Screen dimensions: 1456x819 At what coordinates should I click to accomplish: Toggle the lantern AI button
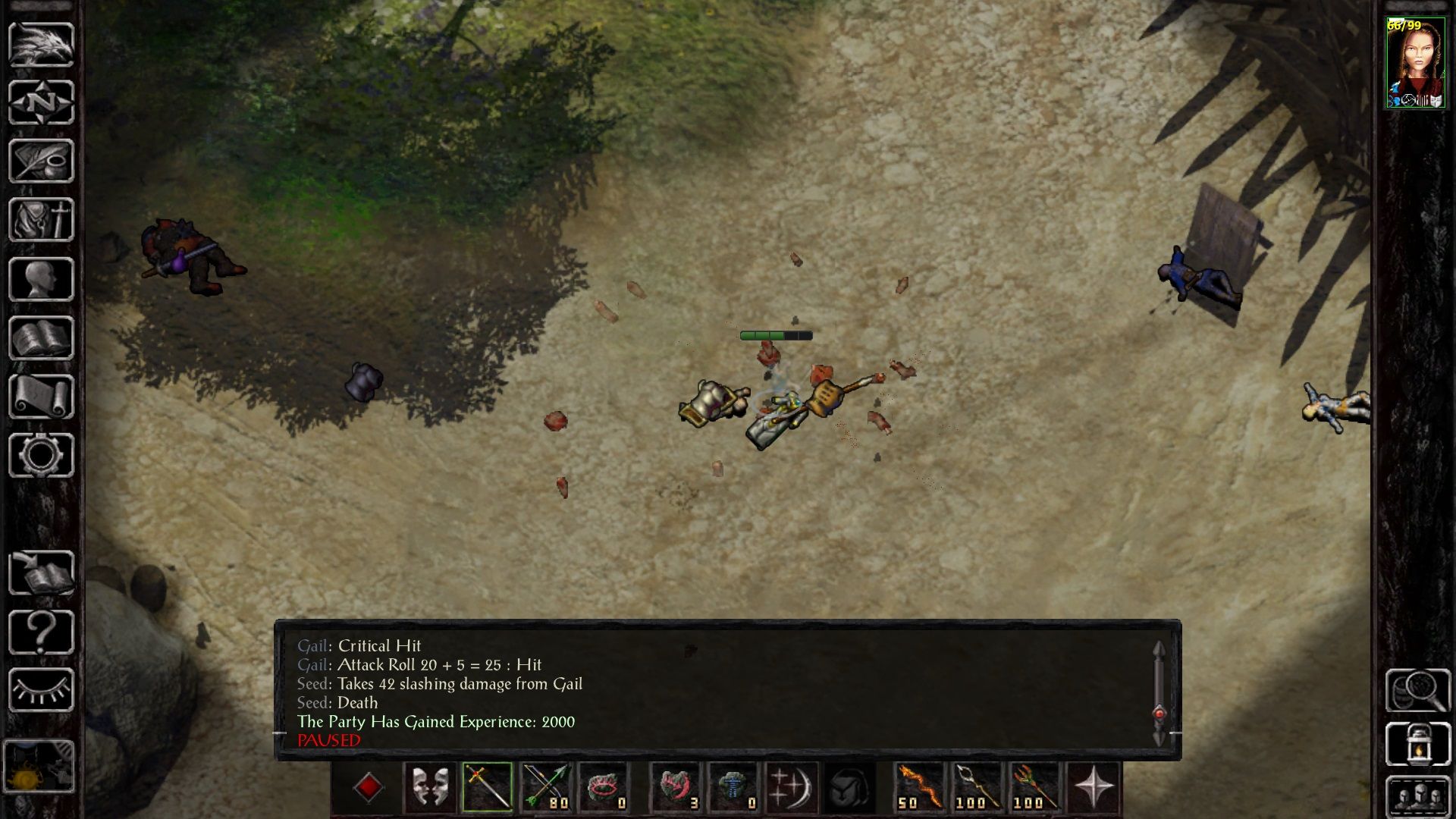[1417, 744]
